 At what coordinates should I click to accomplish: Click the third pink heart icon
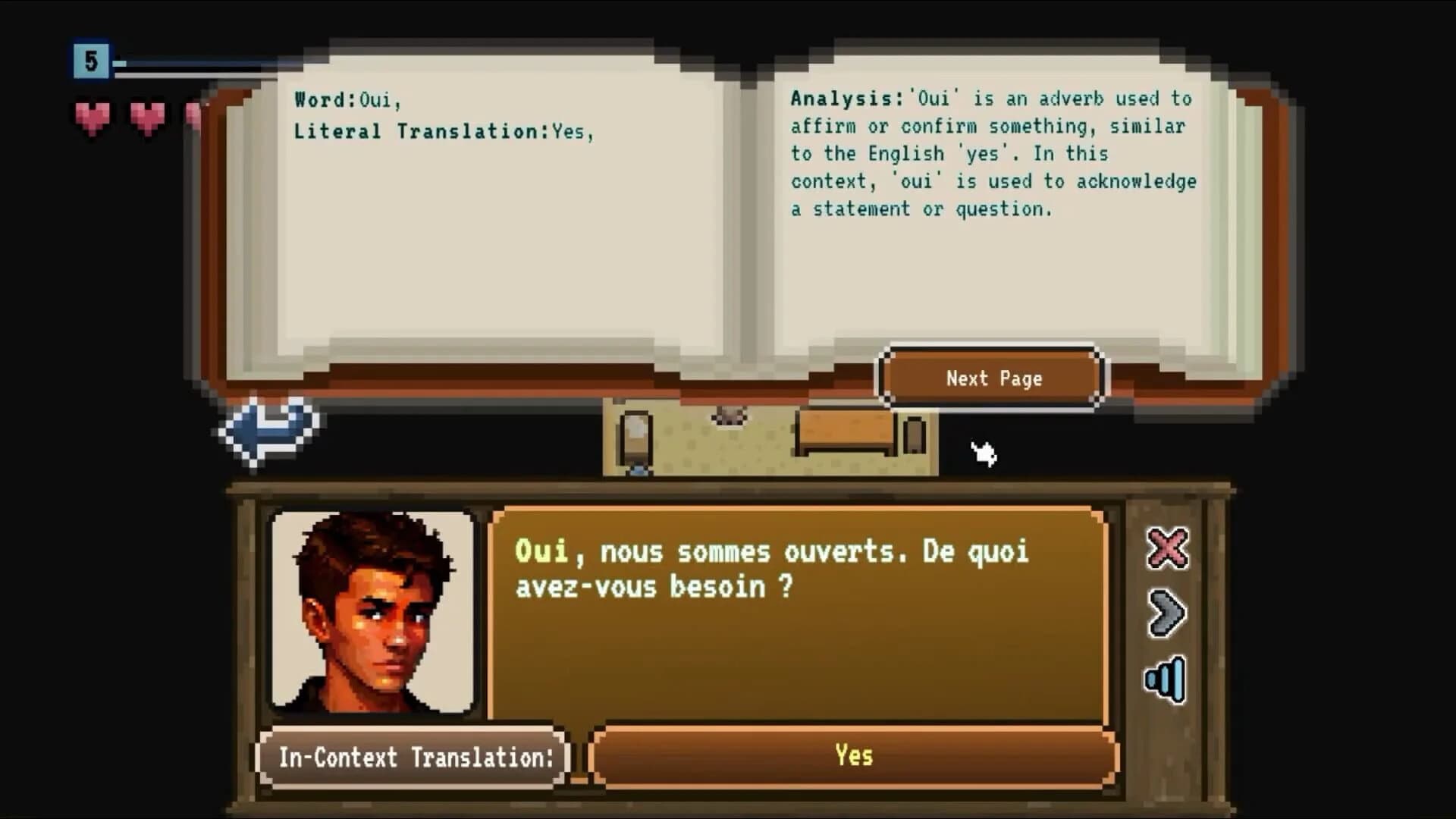(194, 115)
